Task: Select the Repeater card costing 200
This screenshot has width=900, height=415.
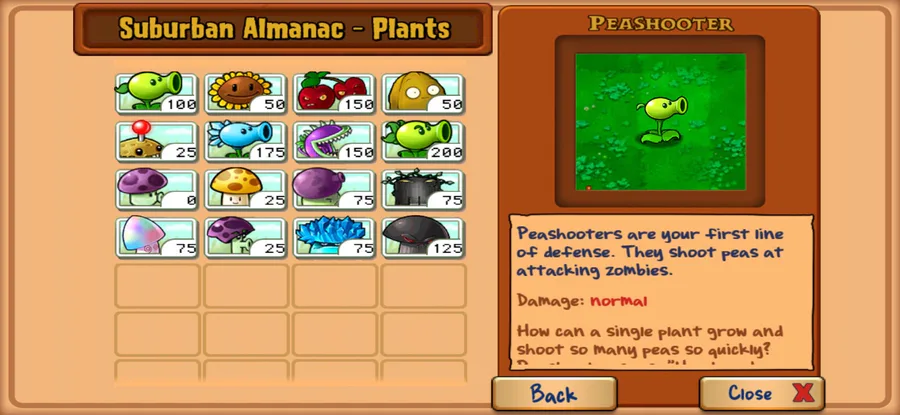Action: click(x=423, y=141)
